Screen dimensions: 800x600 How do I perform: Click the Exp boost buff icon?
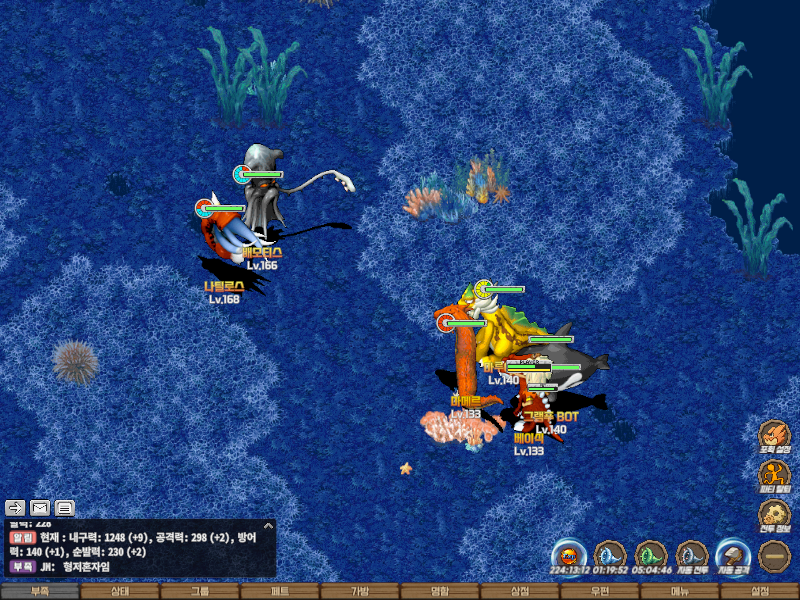pos(568,554)
